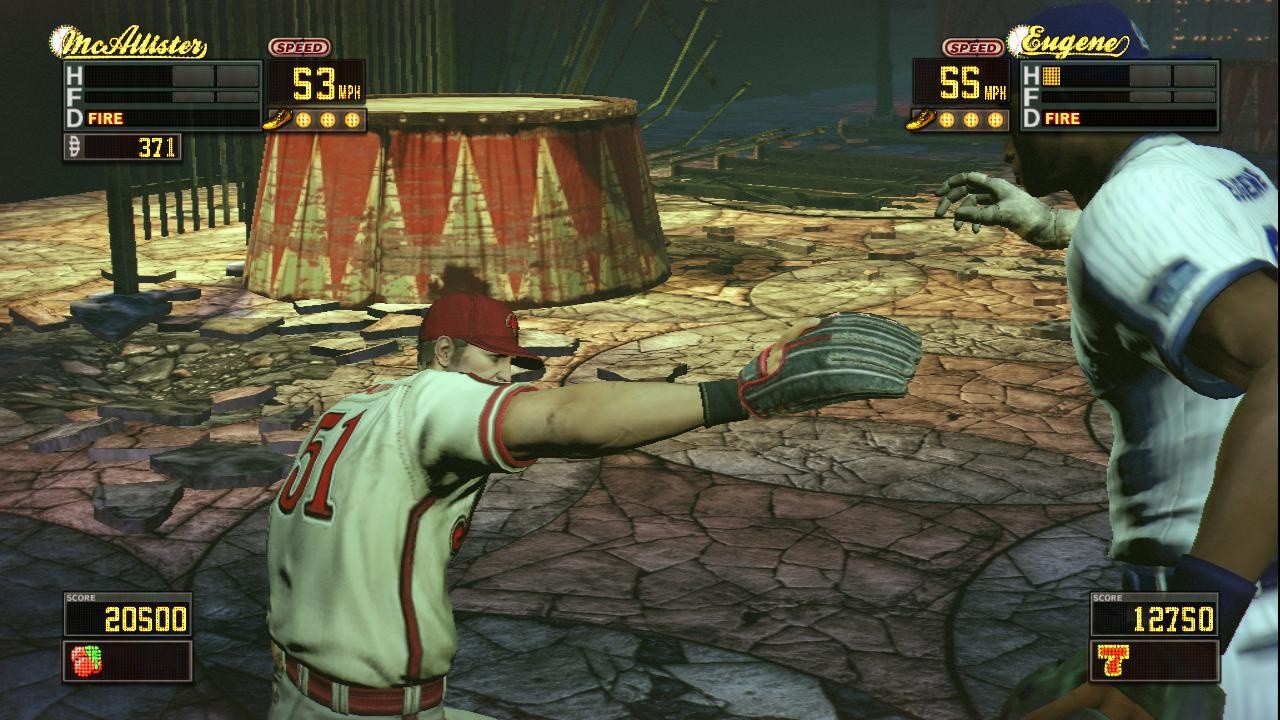Click the Eugene player name plate
The height and width of the screenshot is (720, 1280).
click(1068, 43)
